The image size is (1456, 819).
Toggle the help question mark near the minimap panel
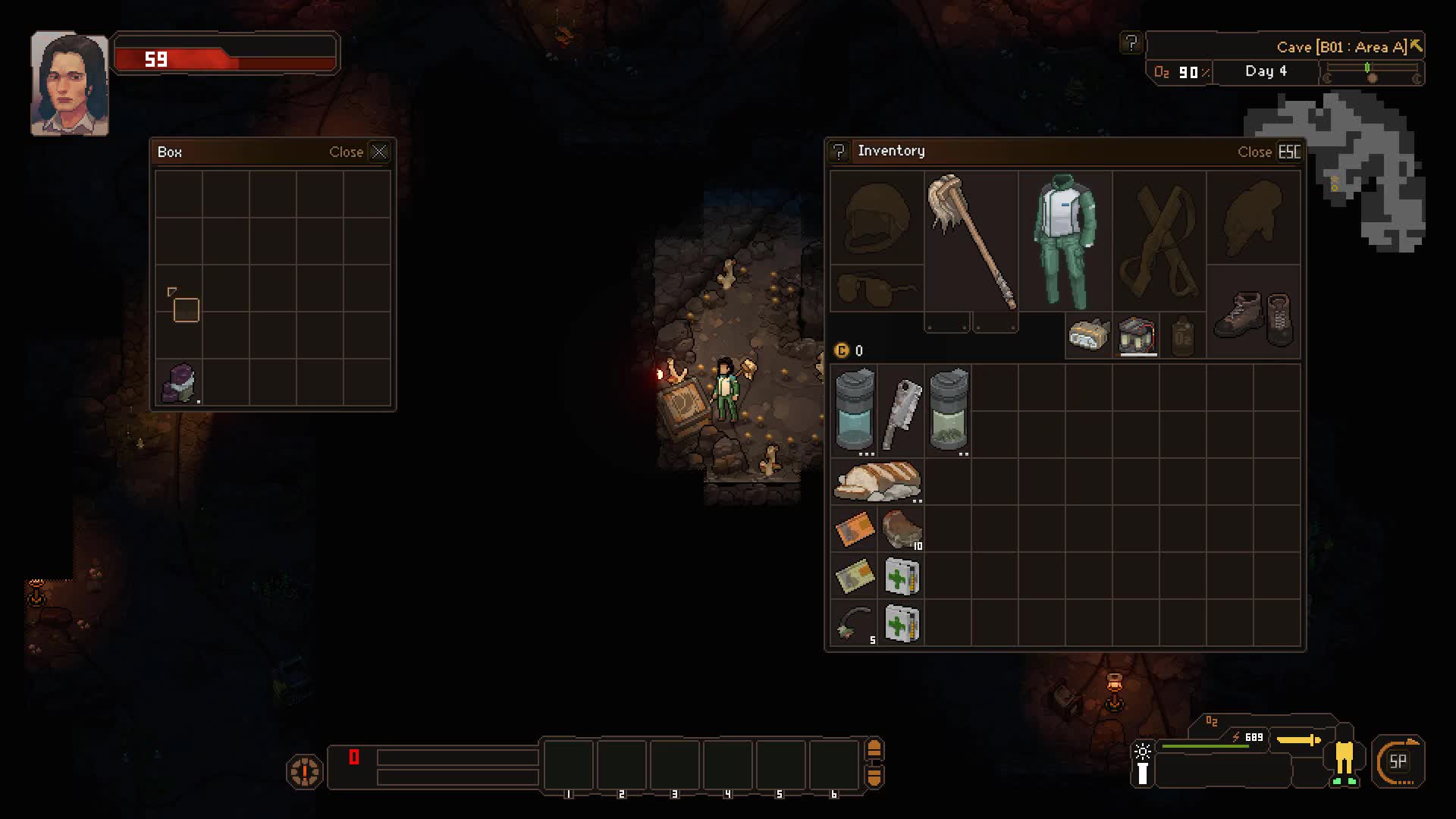1131,43
